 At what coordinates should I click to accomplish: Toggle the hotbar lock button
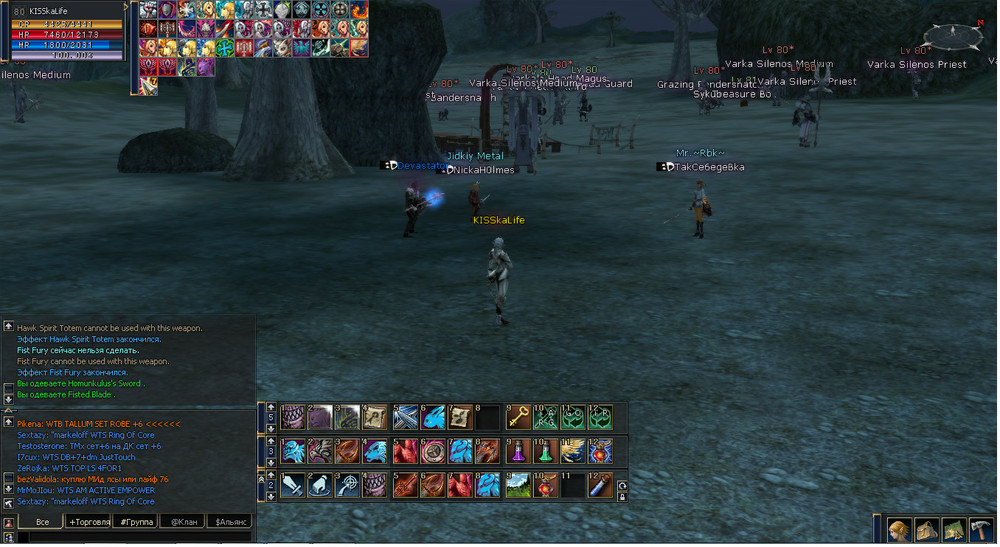point(623,497)
